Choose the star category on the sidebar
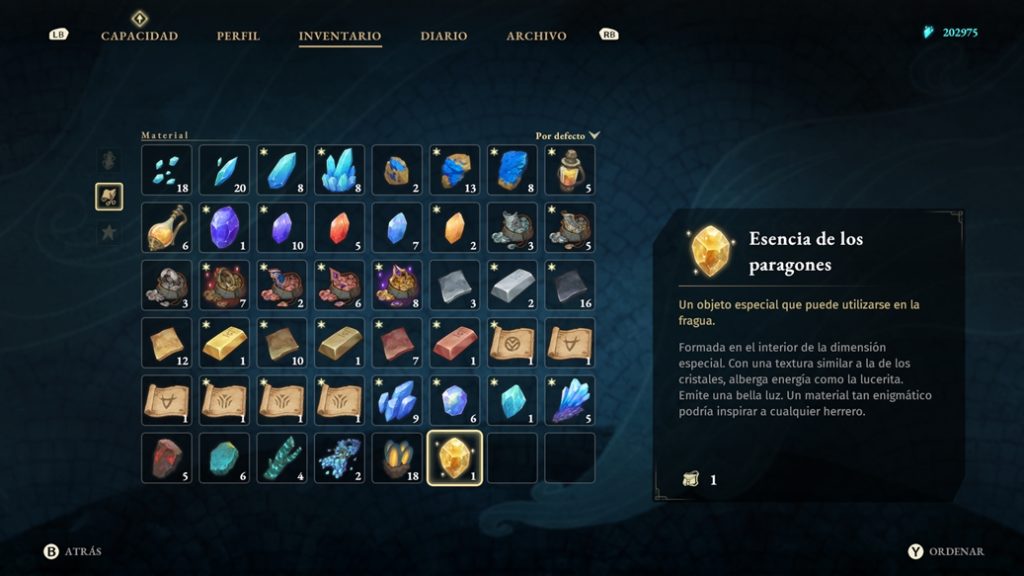 [109, 233]
